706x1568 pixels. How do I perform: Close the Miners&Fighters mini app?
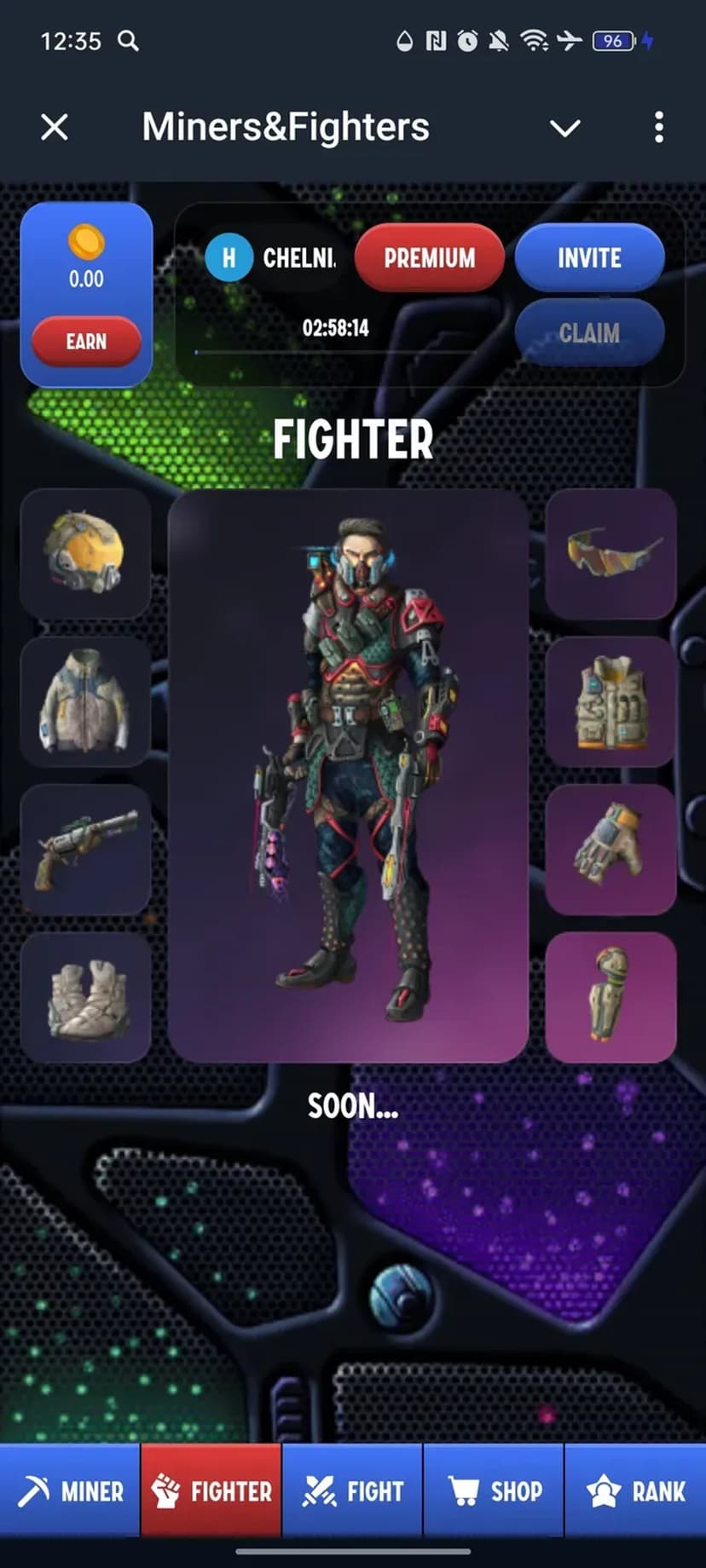coord(55,128)
